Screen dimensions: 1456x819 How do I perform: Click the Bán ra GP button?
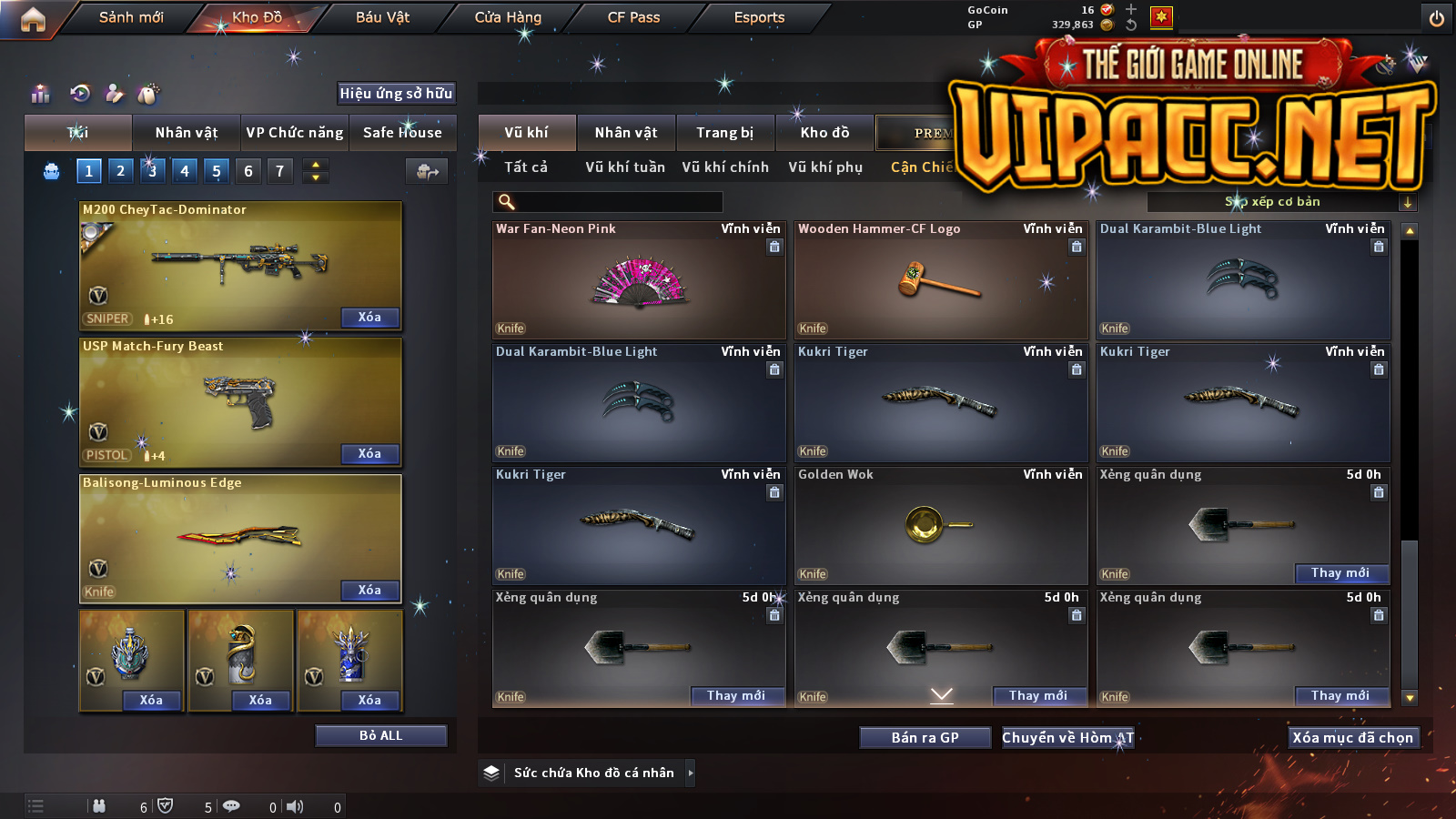(x=925, y=738)
